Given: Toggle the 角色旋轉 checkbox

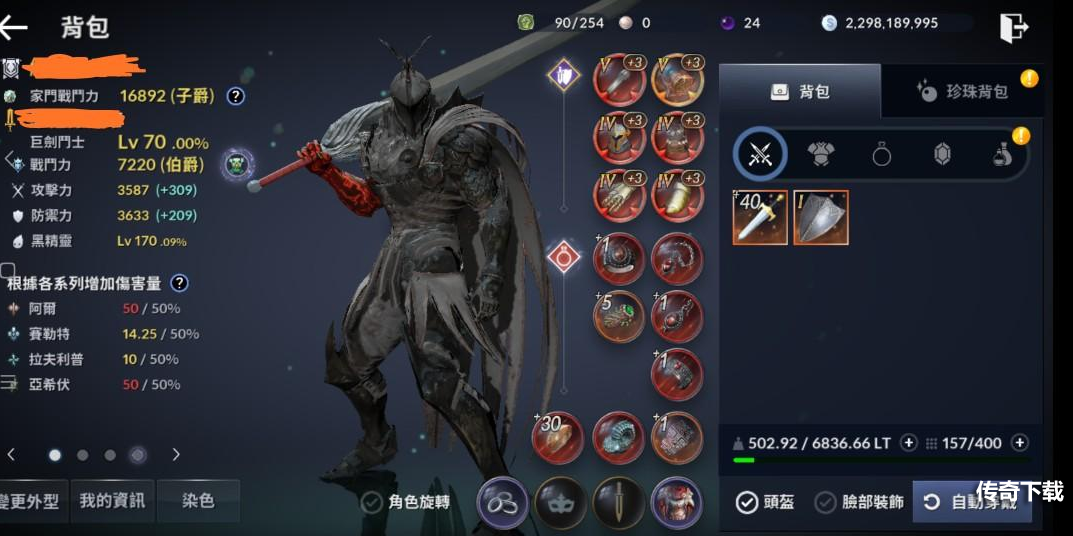Looking at the screenshot, I should point(372,502).
